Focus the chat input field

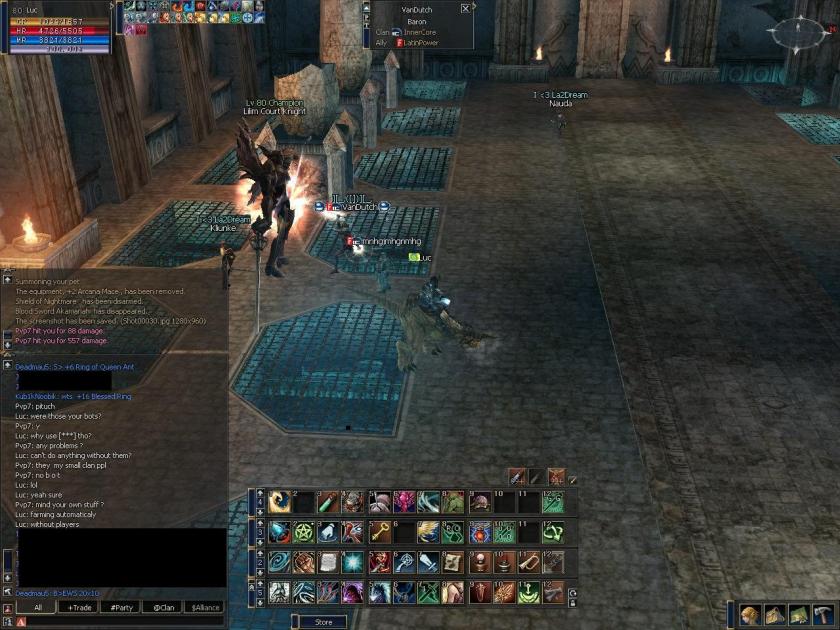pyautogui.click(x=120, y=621)
